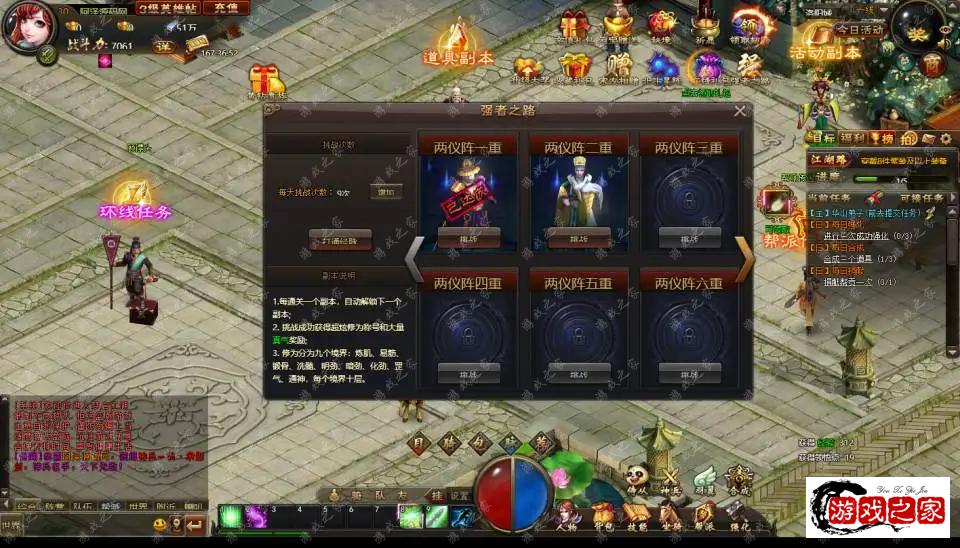Open the 神兵 crossed swords icon
Viewport: 960px width, 548px height.
pos(671,481)
